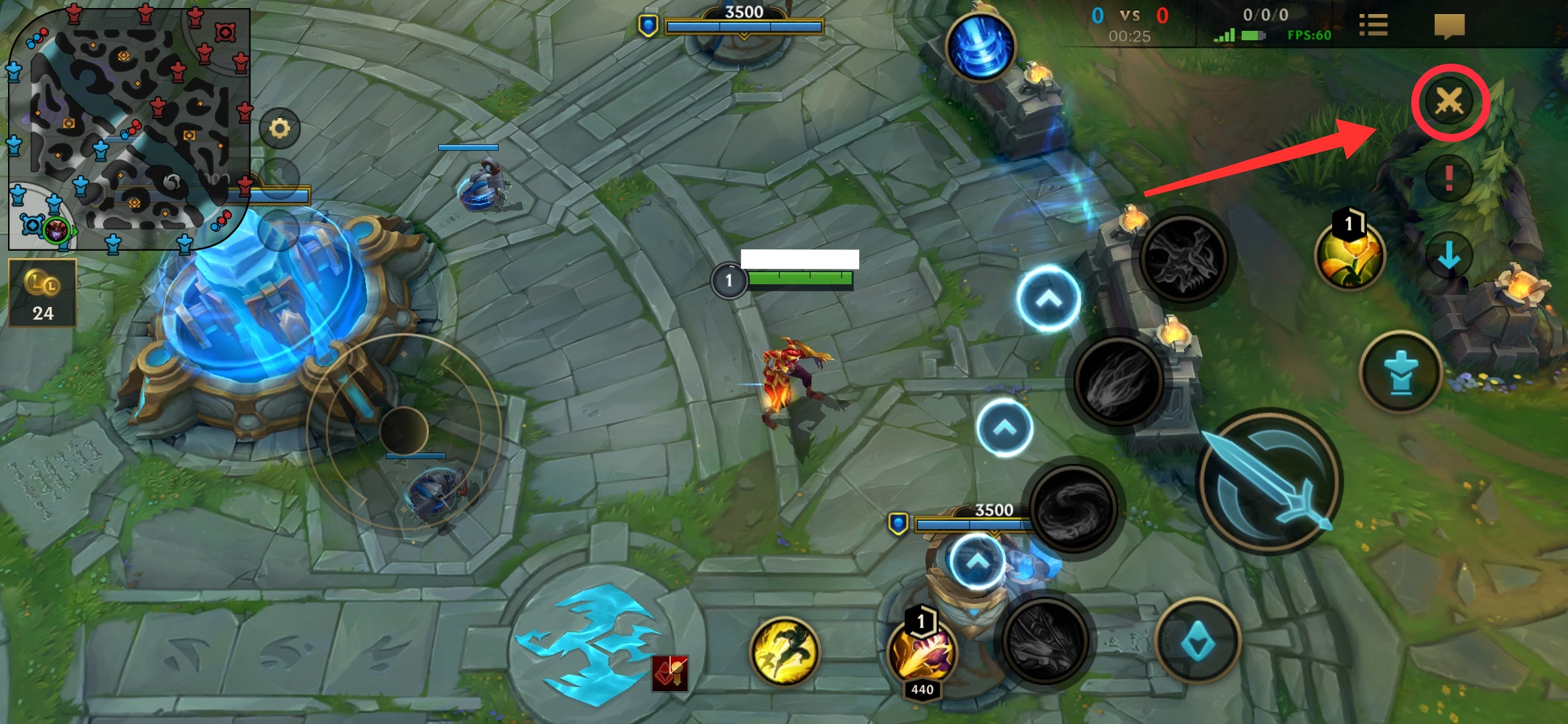The height and width of the screenshot is (724, 1568).
Task: Tap the blue diamond minion target button
Action: [1197, 641]
